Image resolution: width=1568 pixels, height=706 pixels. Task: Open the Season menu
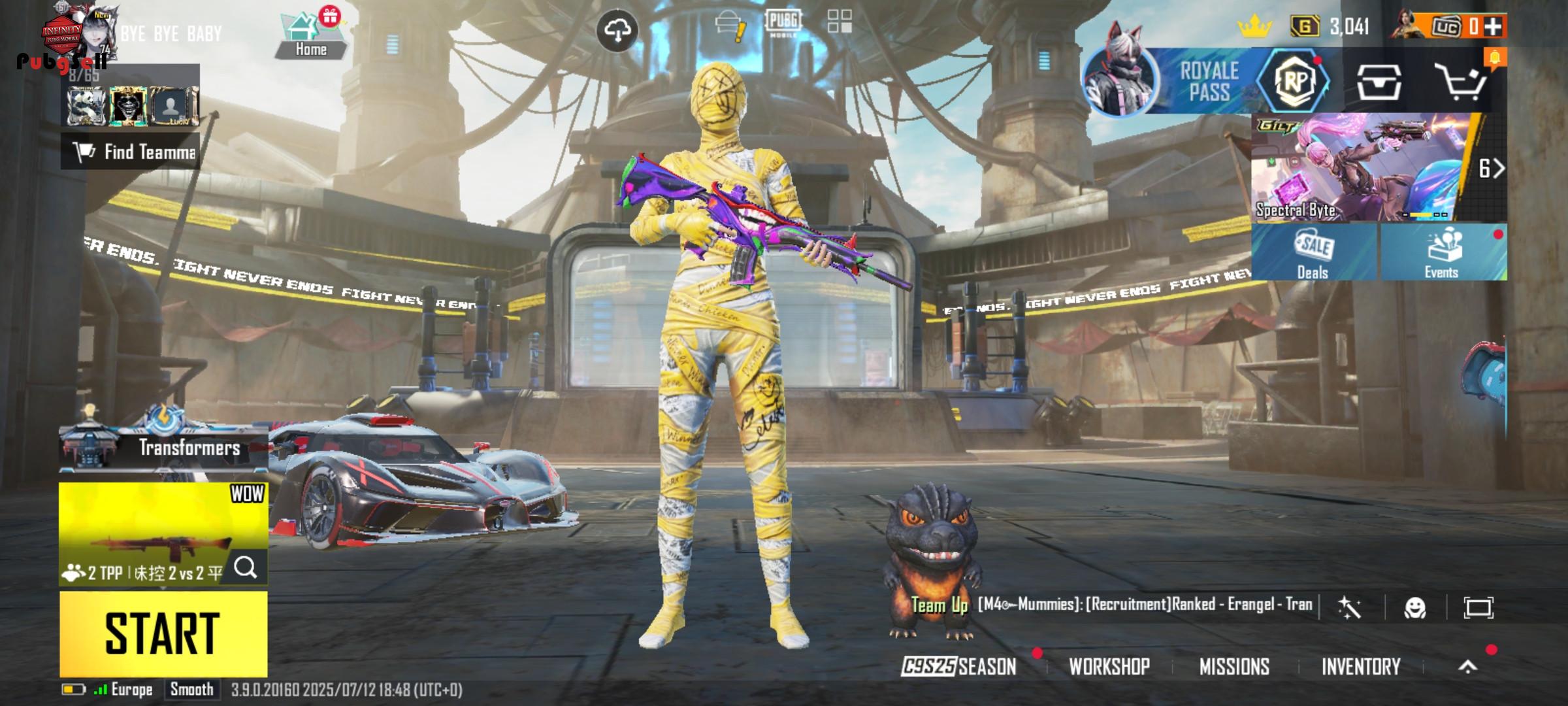tap(959, 666)
